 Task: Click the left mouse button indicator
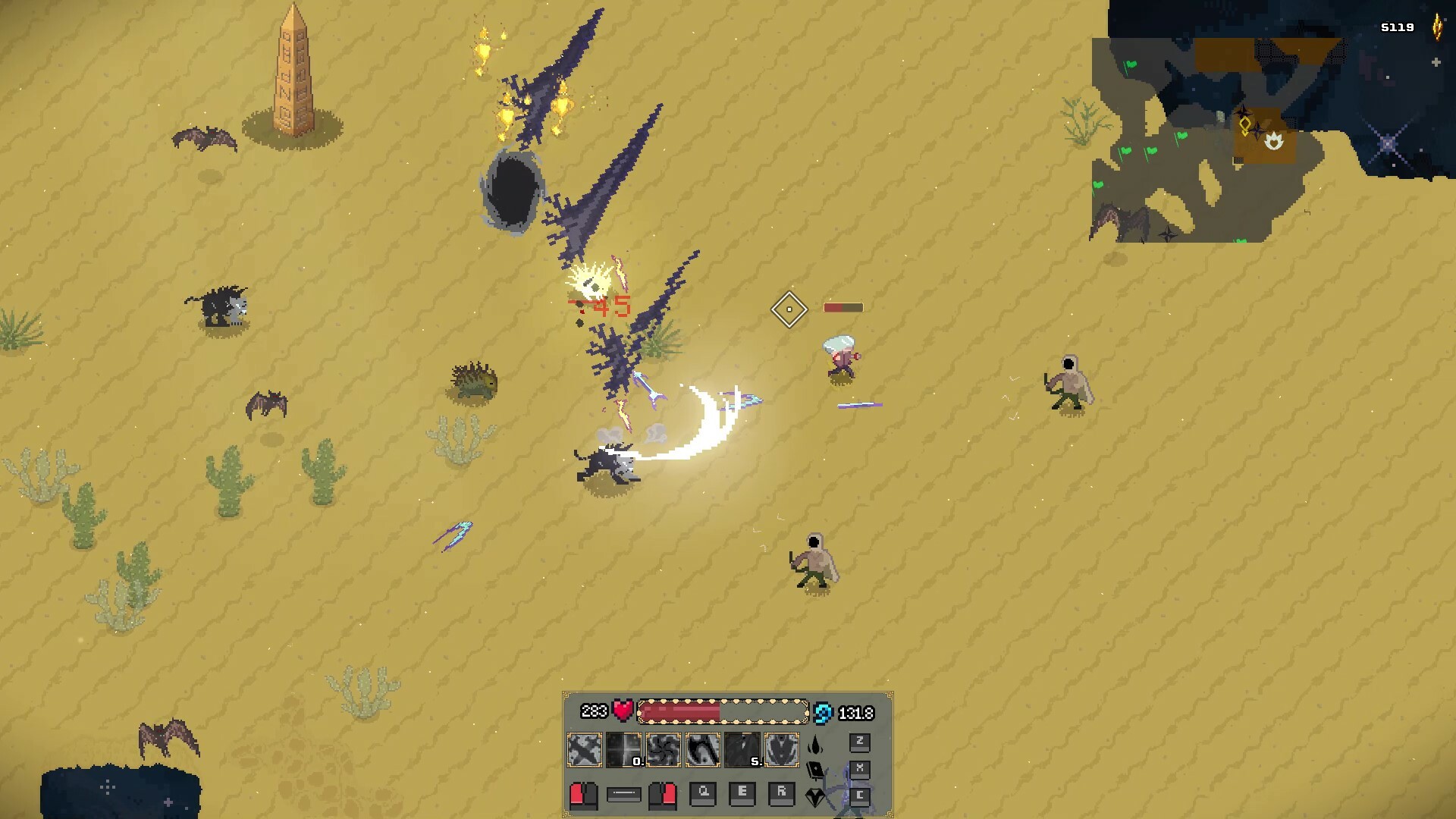[x=583, y=797]
